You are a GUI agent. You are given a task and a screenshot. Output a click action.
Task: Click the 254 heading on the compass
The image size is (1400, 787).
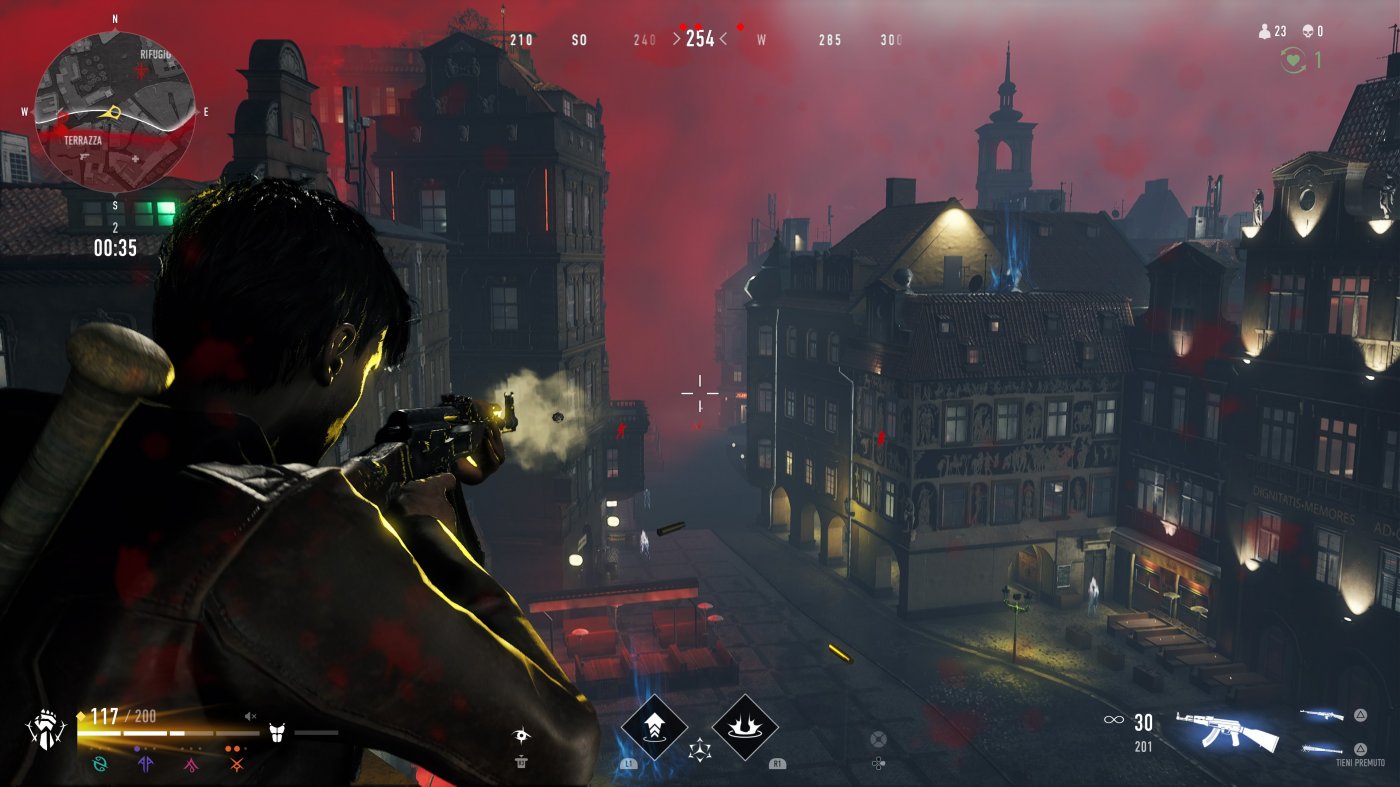click(x=699, y=39)
